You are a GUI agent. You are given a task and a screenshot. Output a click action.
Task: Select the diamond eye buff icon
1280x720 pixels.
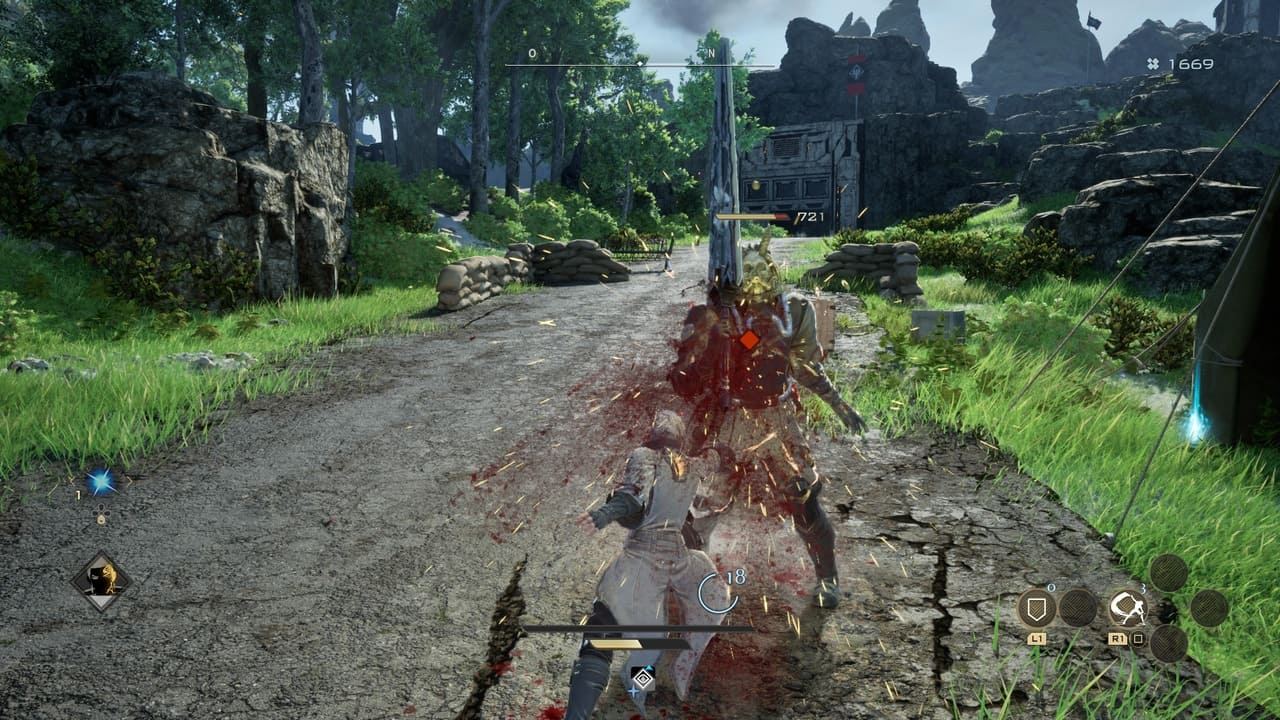pos(643,679)
